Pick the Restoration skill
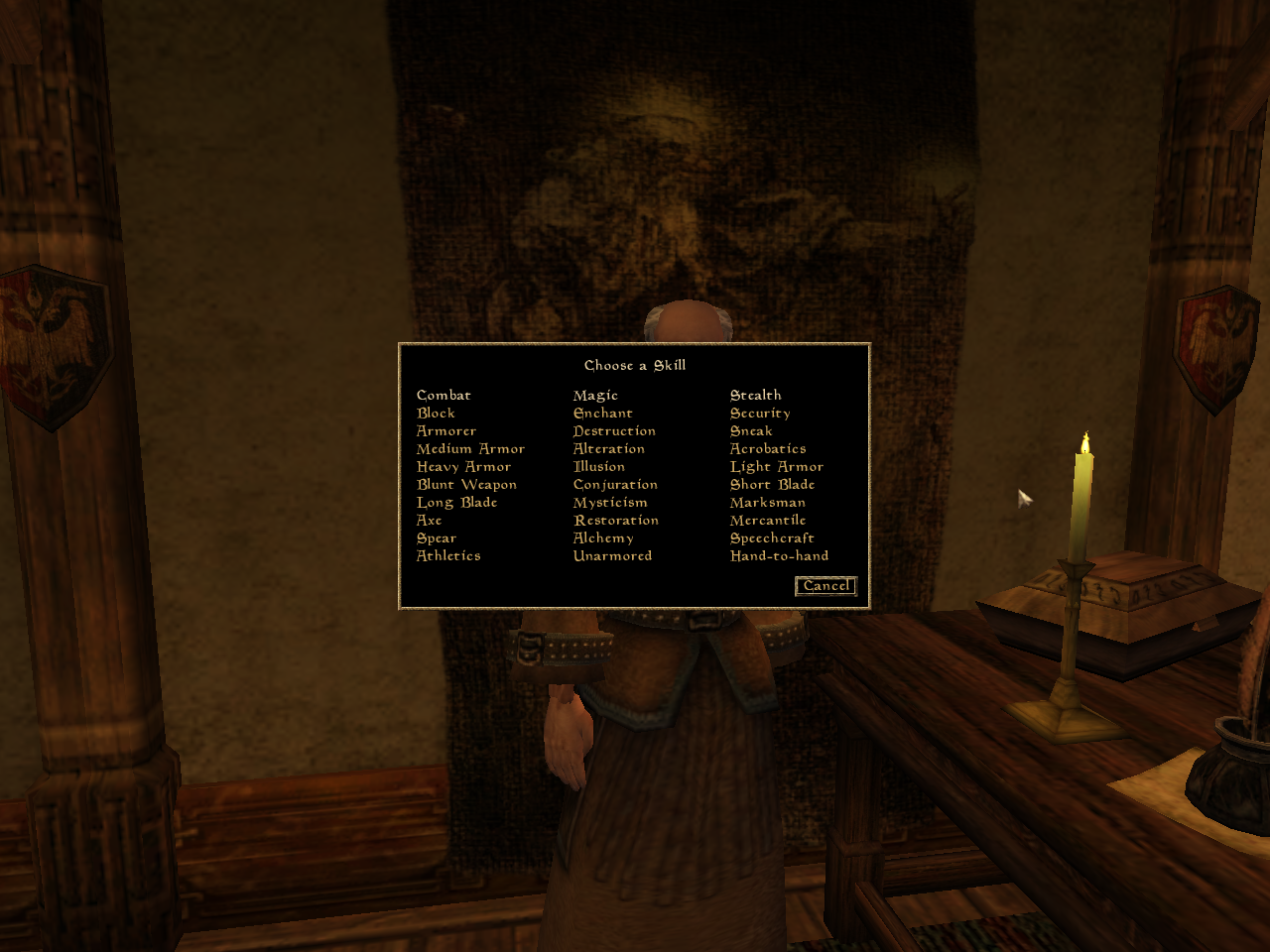Viewport: 1270px width, 952px height. (616, 520)
